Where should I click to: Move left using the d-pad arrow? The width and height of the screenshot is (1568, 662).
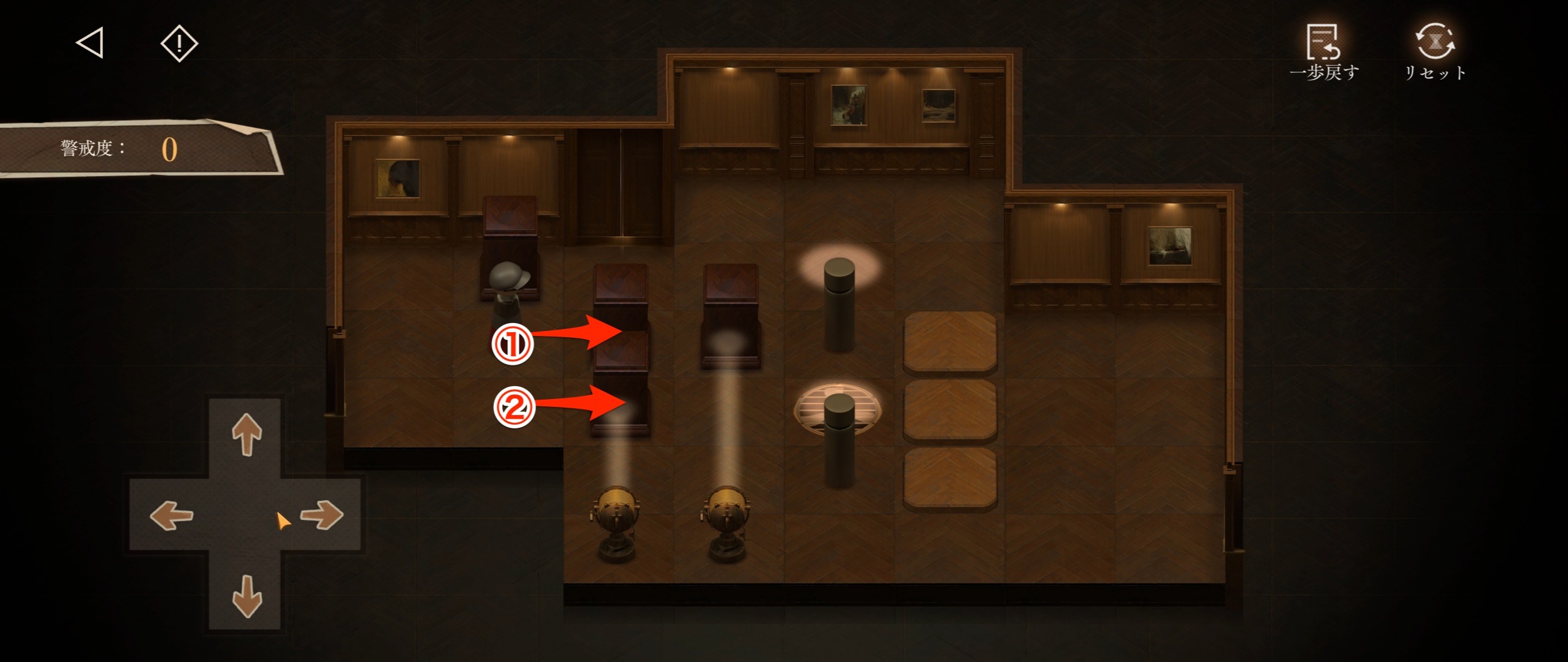tap(172, 515)
